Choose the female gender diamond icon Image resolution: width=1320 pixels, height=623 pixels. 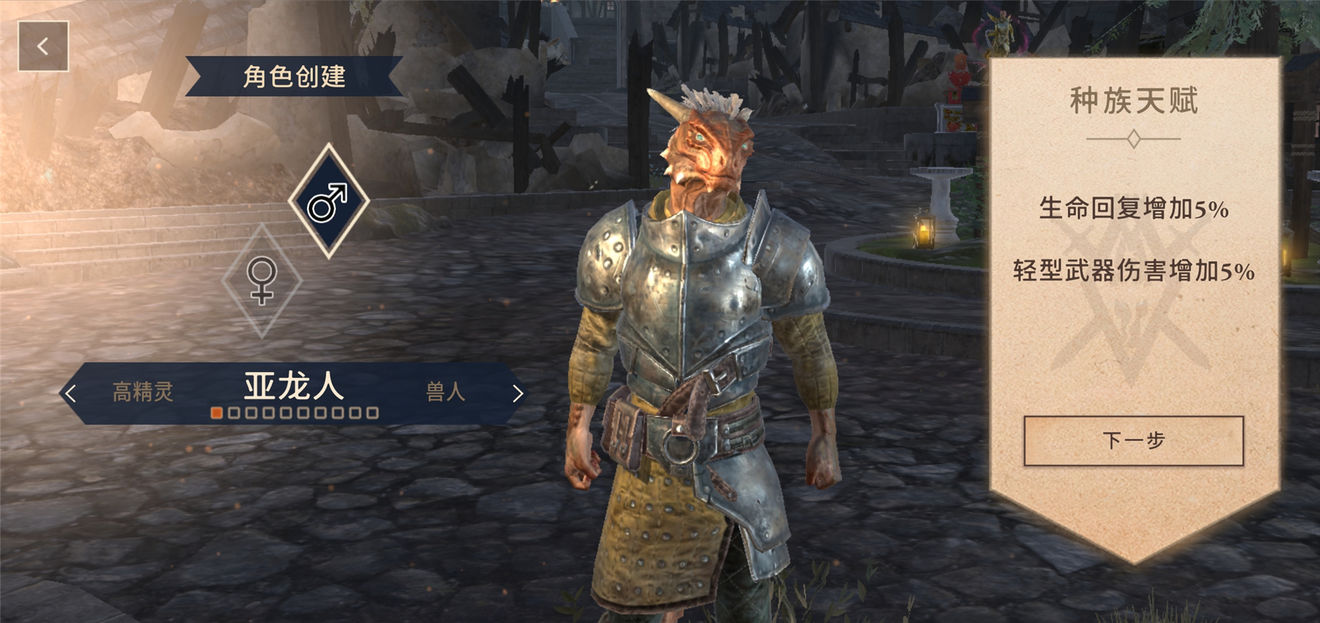tap(261, 280)
